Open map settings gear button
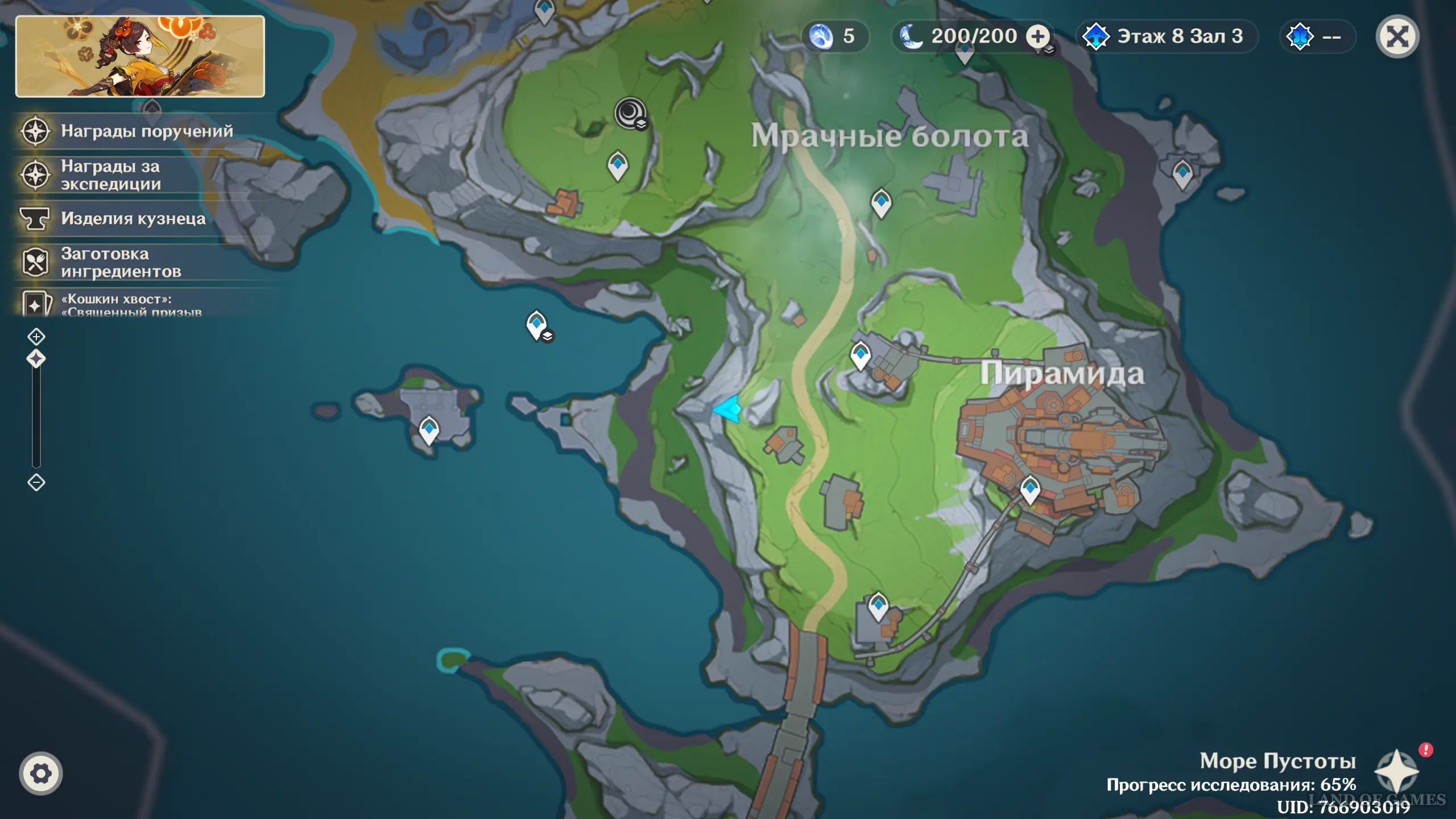The width and height of the screenshot is (1456, 819). pos(40,773)
